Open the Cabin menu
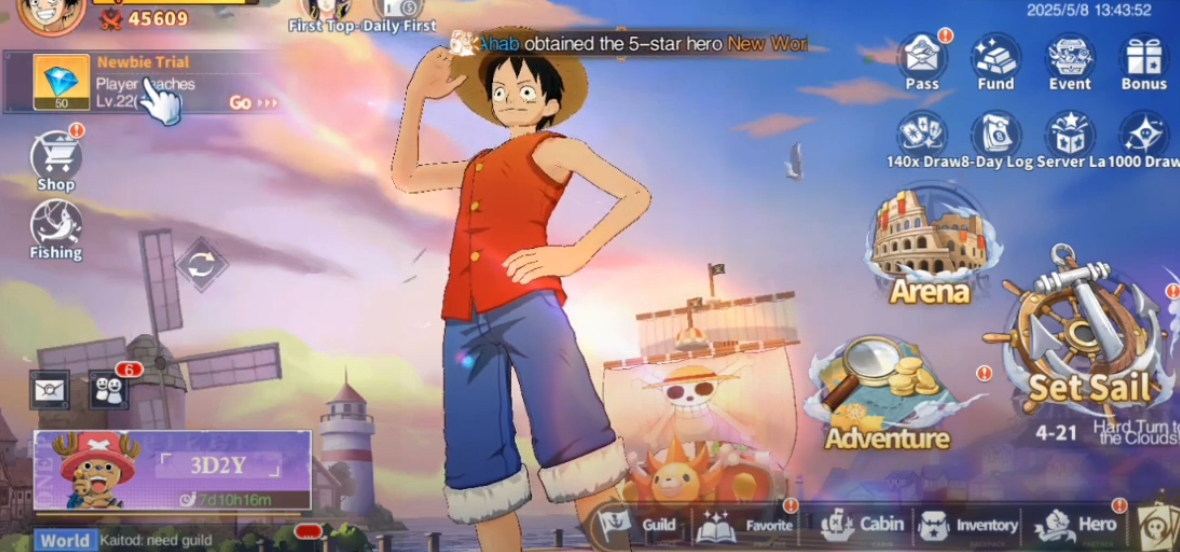 pyautogui.click(x=862, y=524)
